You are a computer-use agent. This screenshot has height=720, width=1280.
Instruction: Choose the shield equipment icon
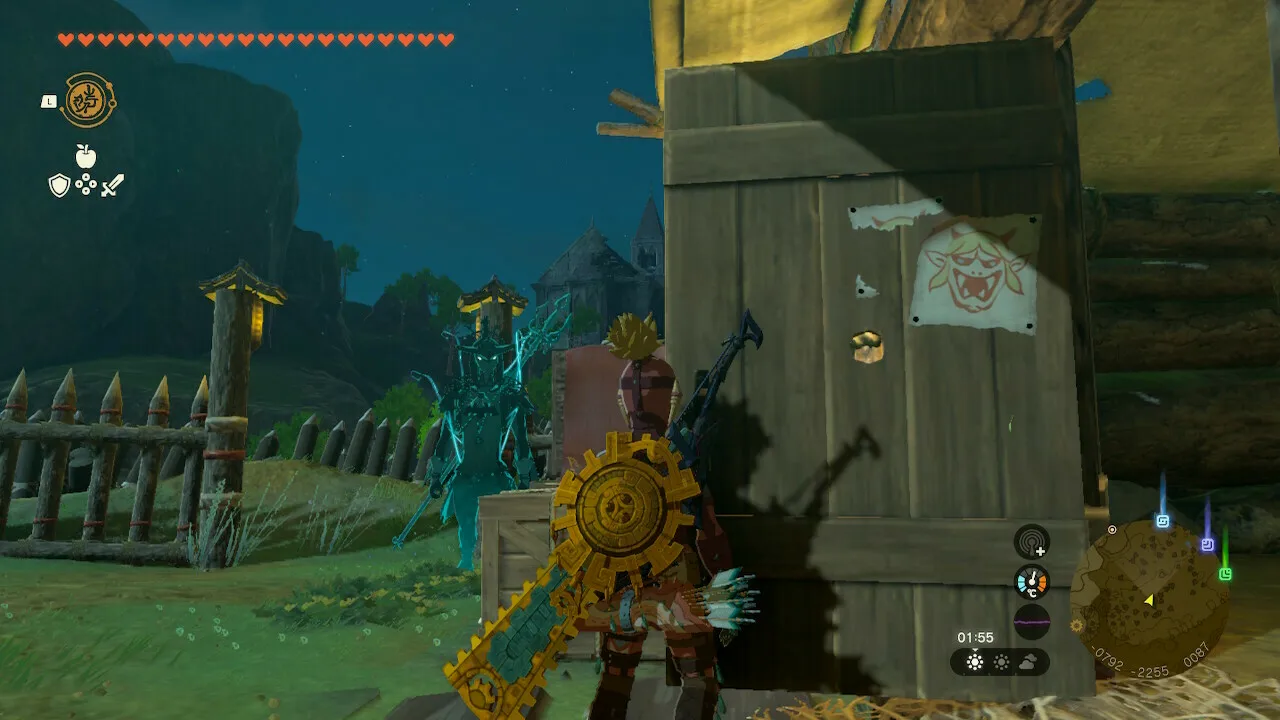(x=59, y=185)
